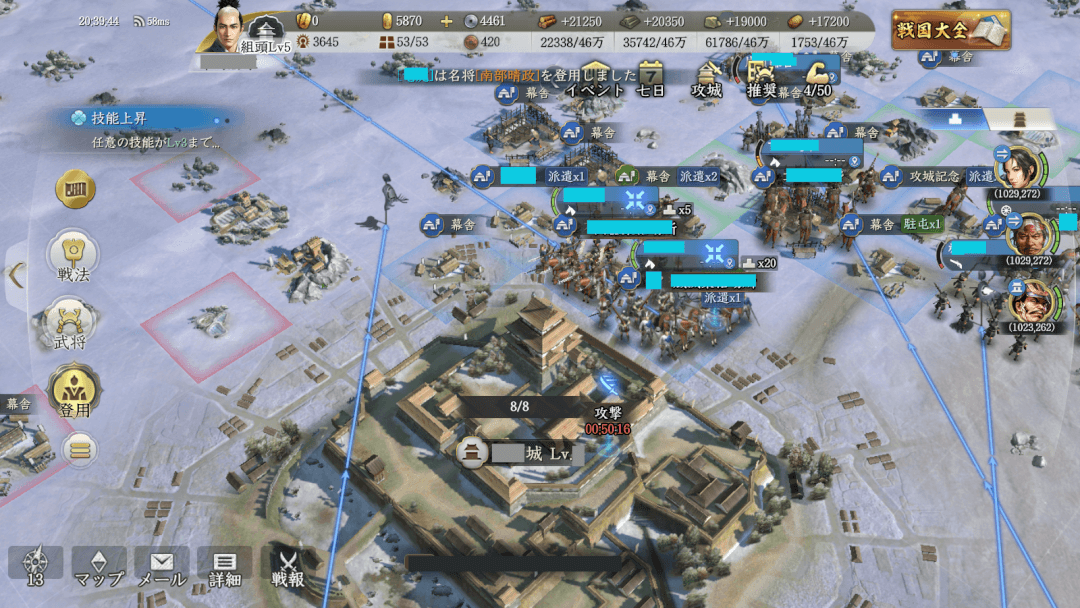
Task: Open the 戦法 tactics menu
Action: tap(75, 257)
